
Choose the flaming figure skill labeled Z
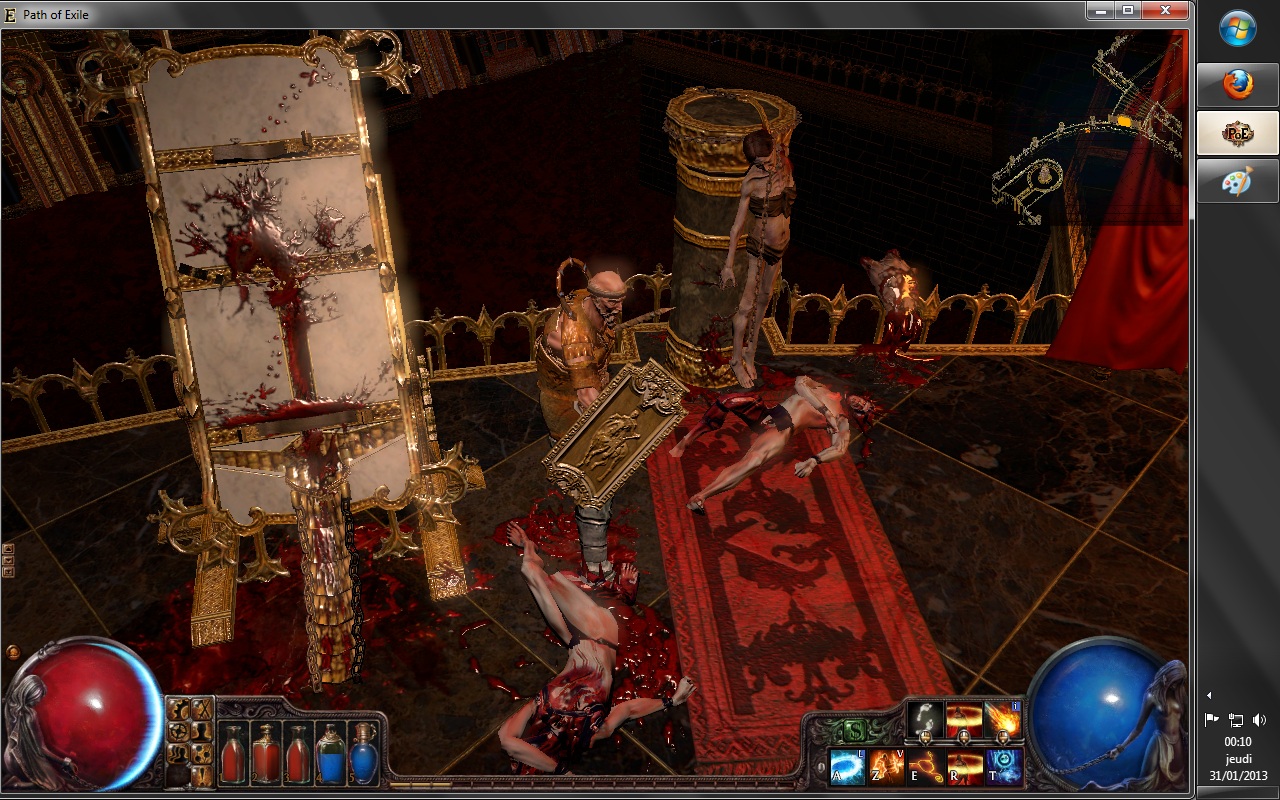click(x=887, y=766)
